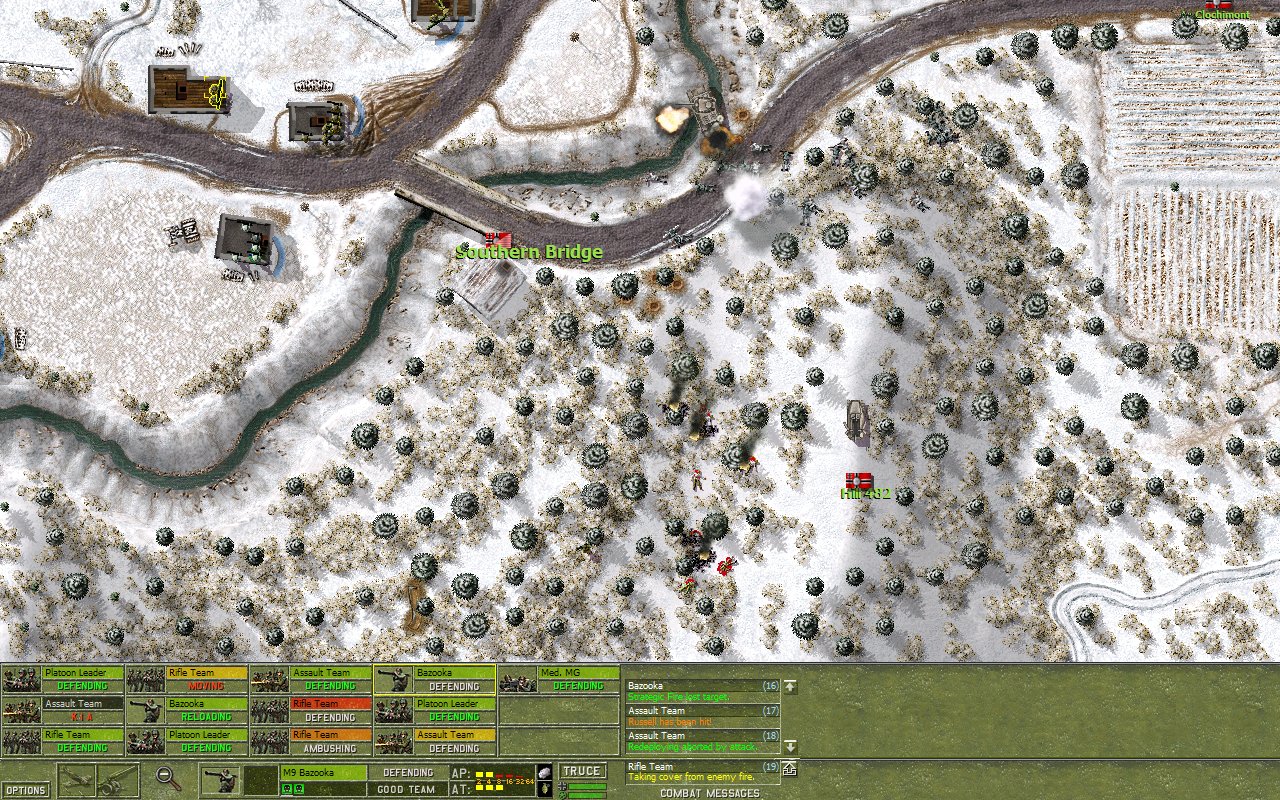1280x800 pixels.
Task: Call in the air strike plane support
Action: click(x=78, y=780)
